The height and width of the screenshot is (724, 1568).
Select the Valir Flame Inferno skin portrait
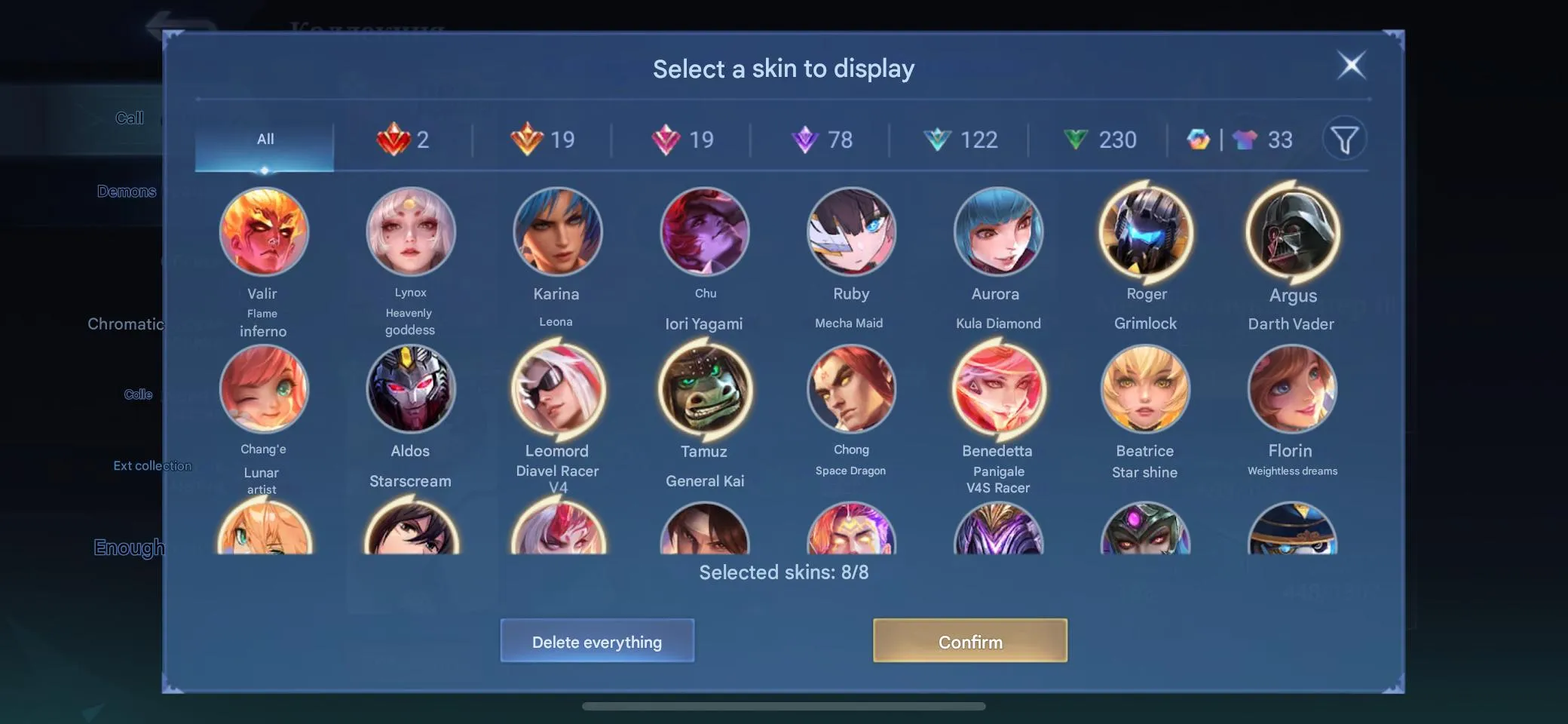(264, 232)
